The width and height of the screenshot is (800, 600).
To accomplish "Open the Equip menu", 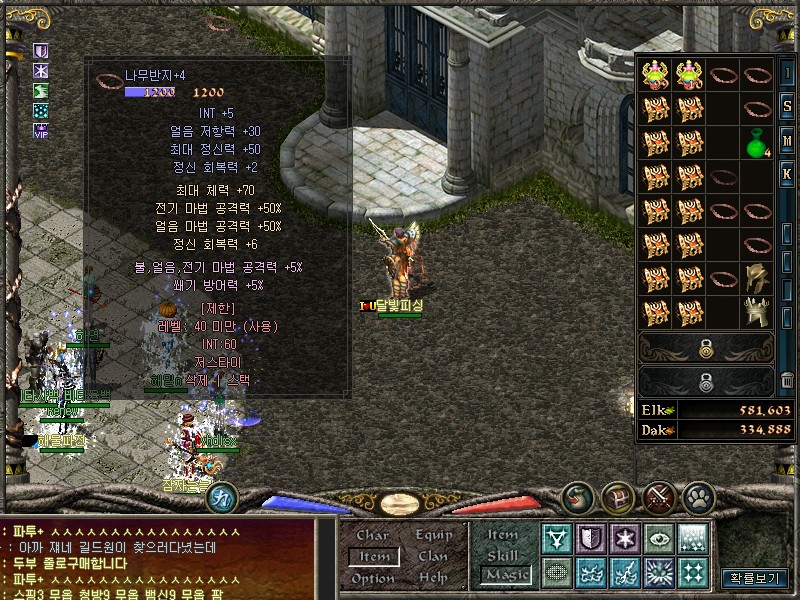I will [433, 535].
